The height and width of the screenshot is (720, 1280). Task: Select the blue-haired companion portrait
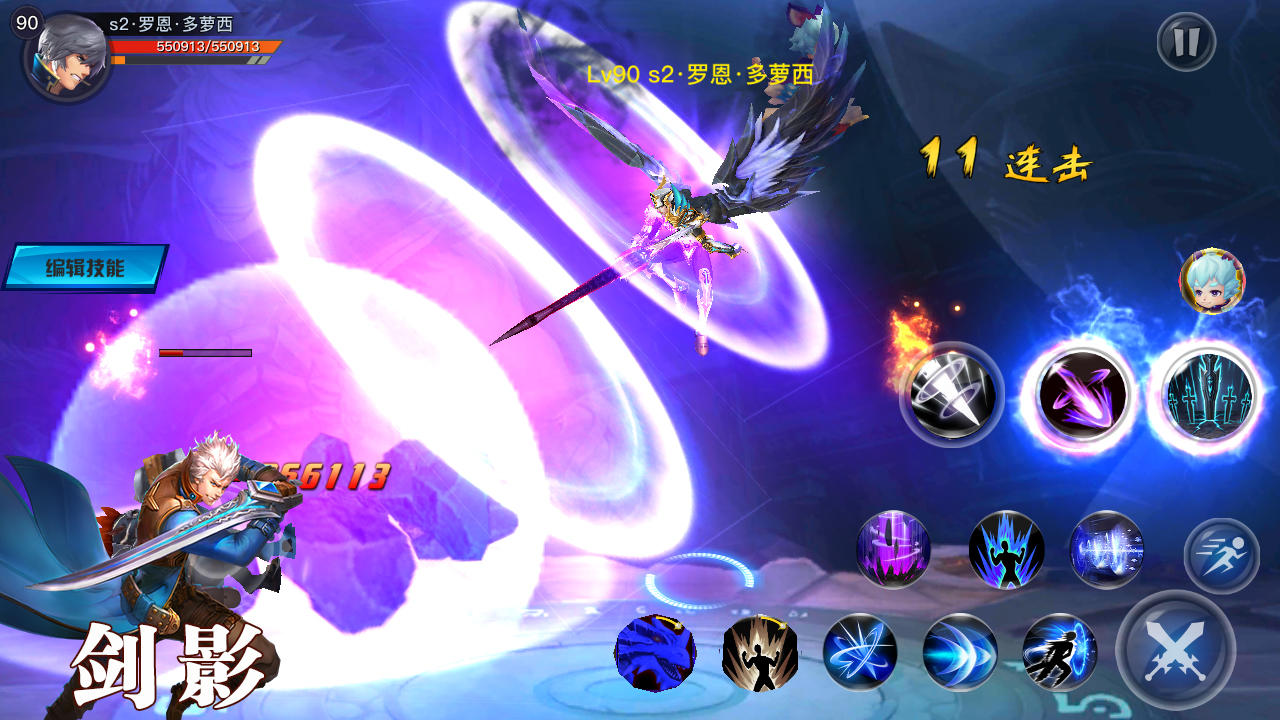pyautogui.click(x=1212, y=282)
